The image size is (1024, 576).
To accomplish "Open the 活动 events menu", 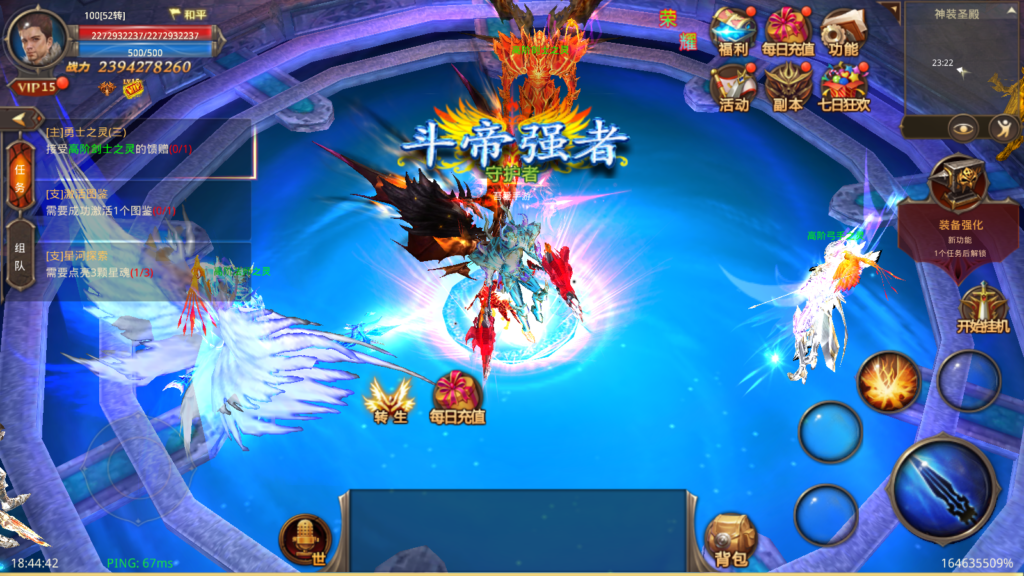I will pos(732,86).
